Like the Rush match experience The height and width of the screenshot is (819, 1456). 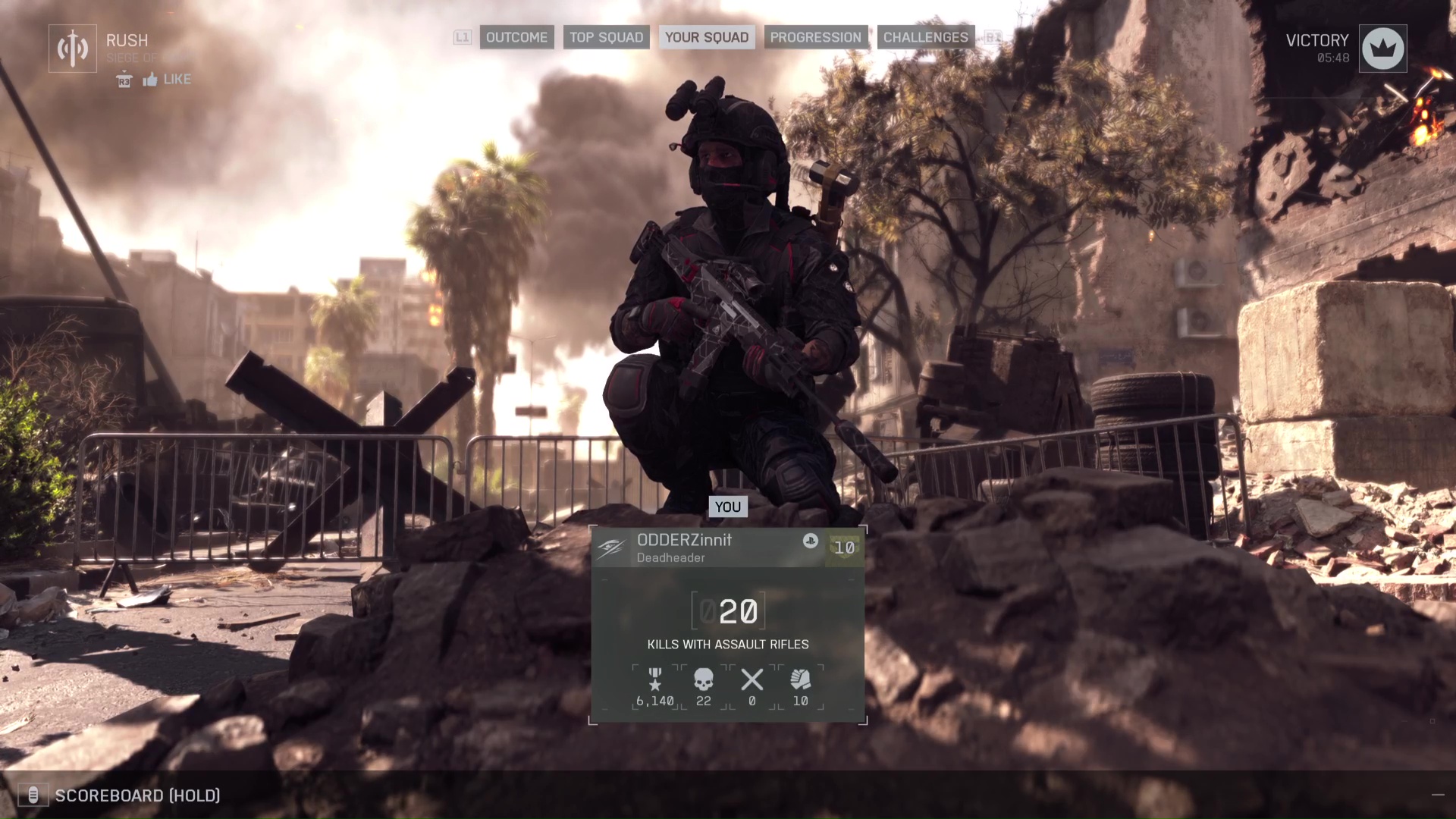[x=166, y=80]
